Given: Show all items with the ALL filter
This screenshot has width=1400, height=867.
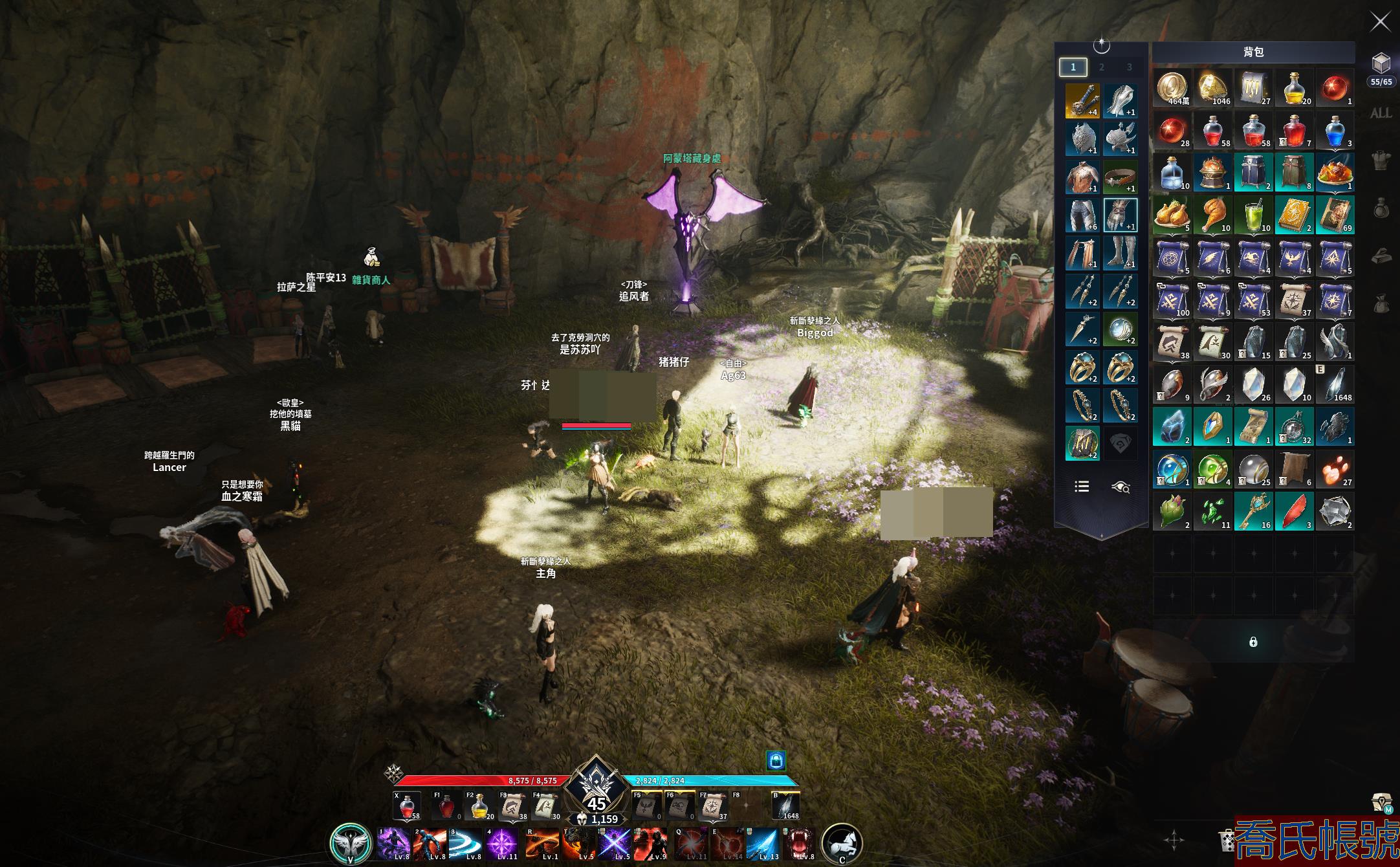Looking at the screenshot, I should coord(1381,113).
